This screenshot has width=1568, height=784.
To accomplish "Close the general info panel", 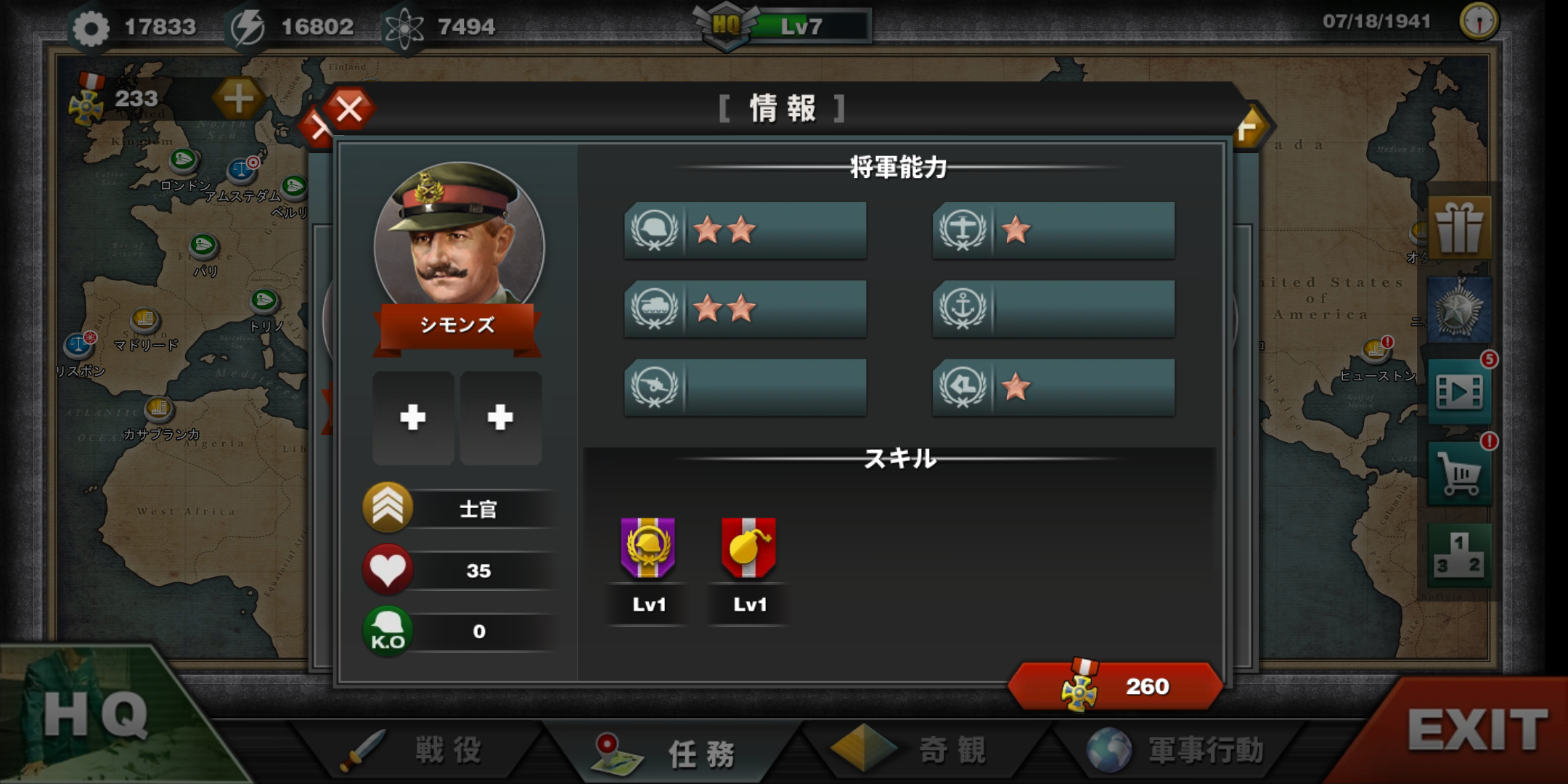I will tap(349, 110).
